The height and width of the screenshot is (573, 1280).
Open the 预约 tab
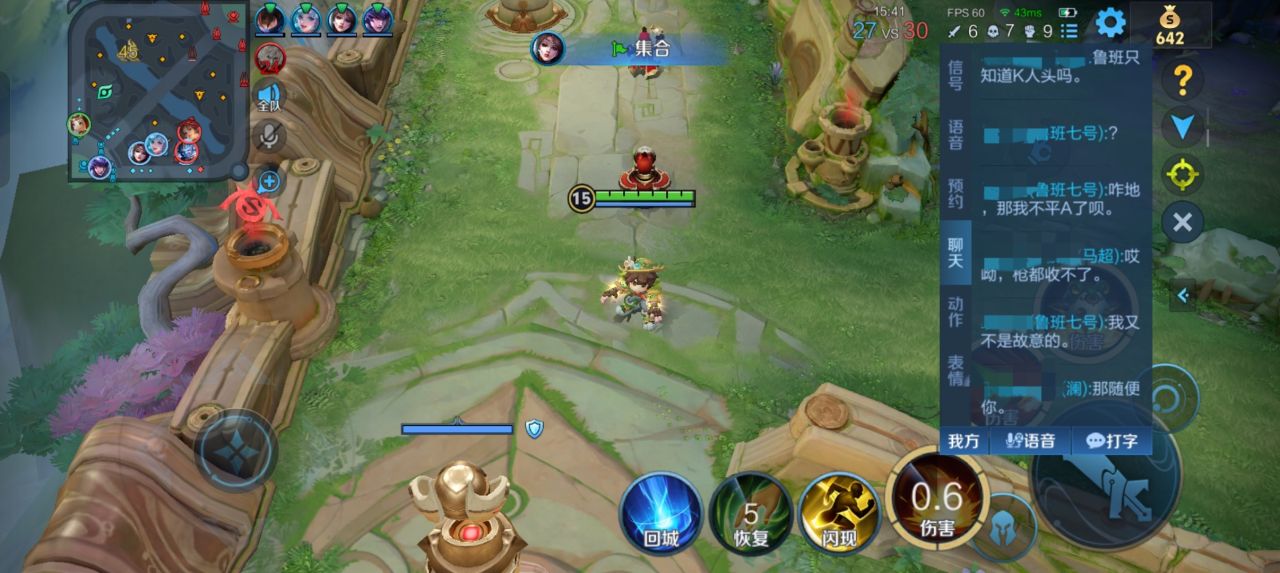[x=955, y=193]
